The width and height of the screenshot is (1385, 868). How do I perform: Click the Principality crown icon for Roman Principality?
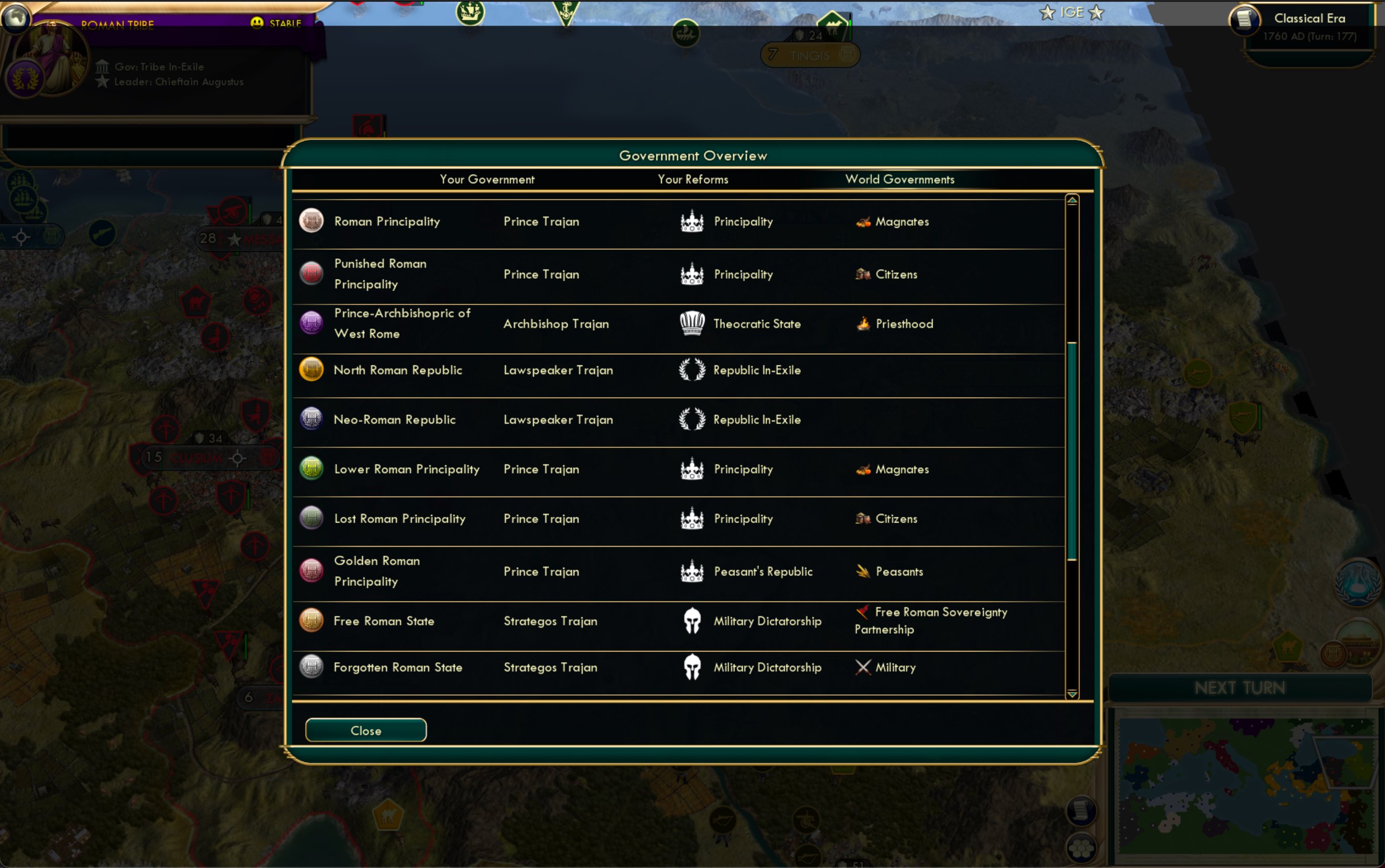[692, 221]
